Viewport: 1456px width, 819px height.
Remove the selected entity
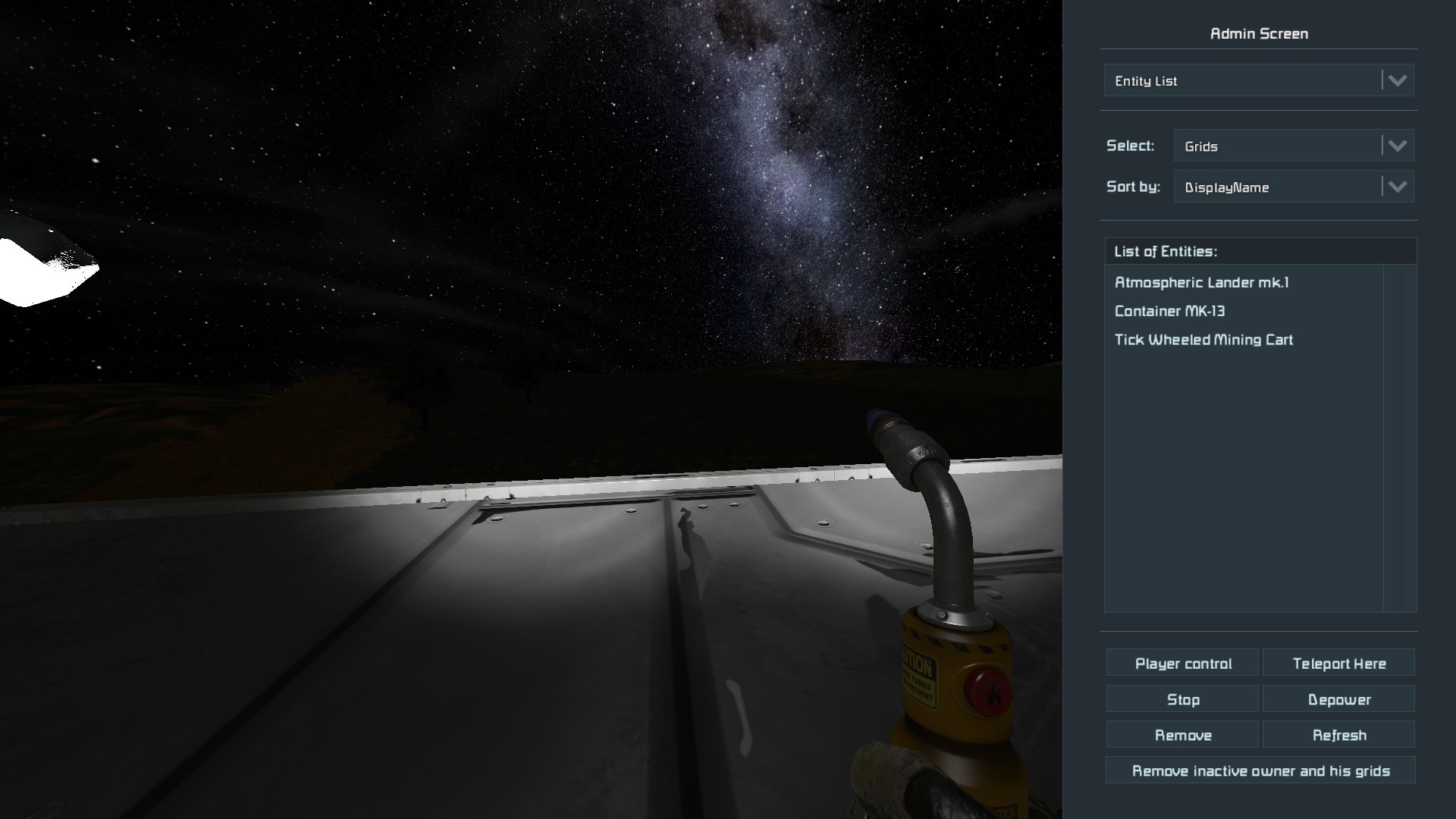pos(1182,736)
